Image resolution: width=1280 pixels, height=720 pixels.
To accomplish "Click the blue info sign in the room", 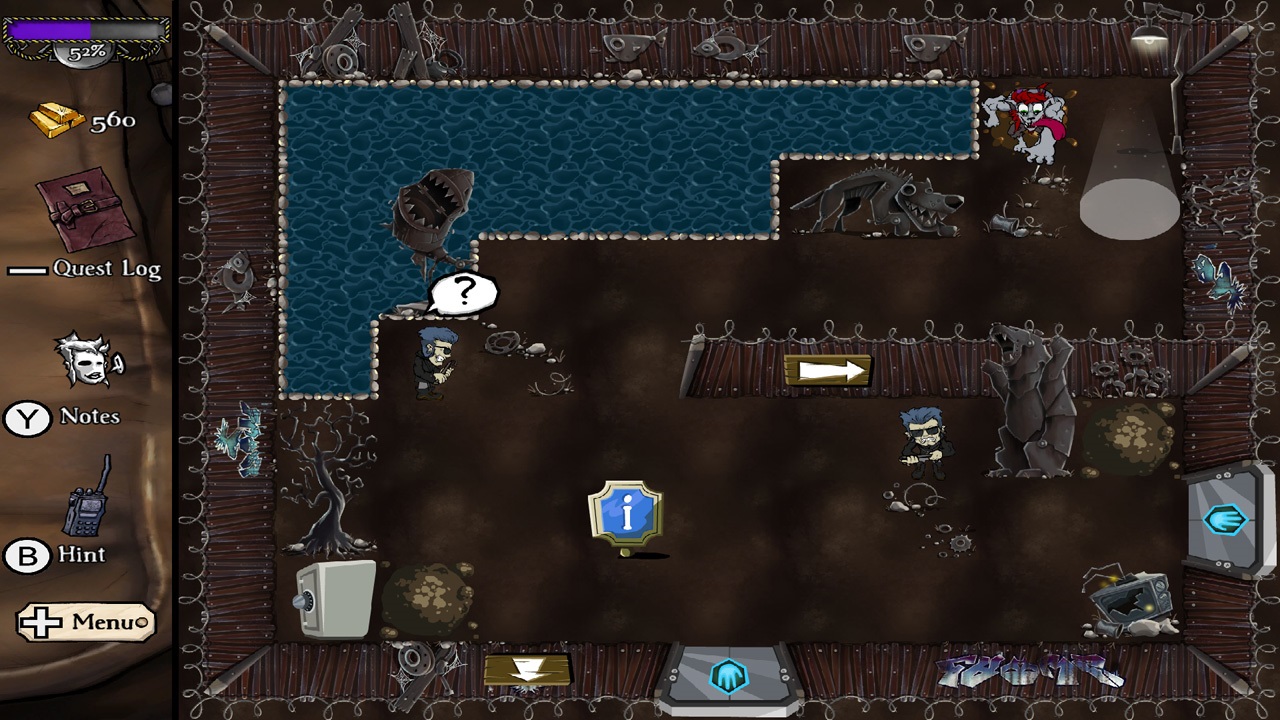I will tap(625, 512).
